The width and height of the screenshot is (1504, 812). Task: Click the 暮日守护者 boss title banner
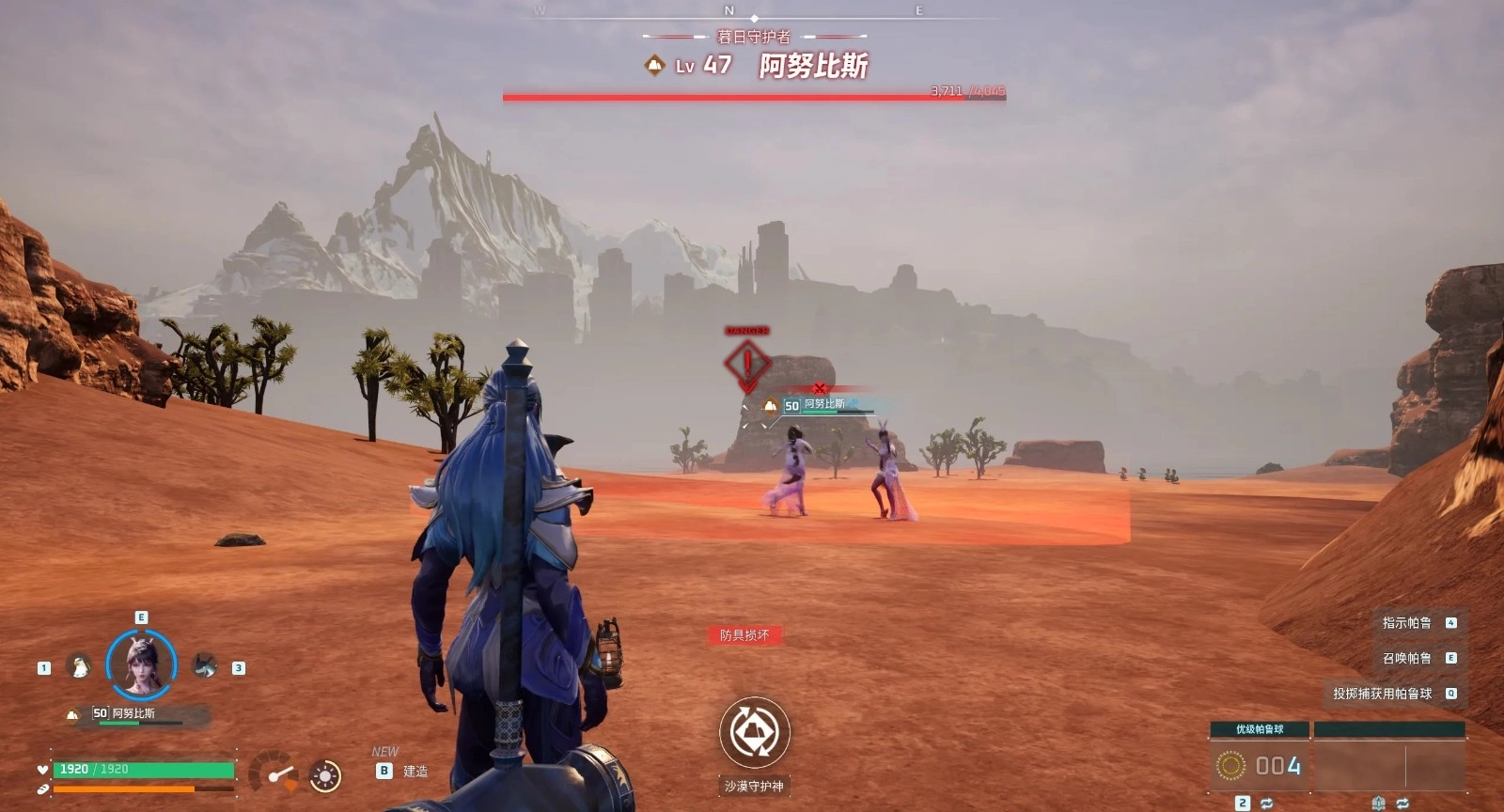(752, 39)
